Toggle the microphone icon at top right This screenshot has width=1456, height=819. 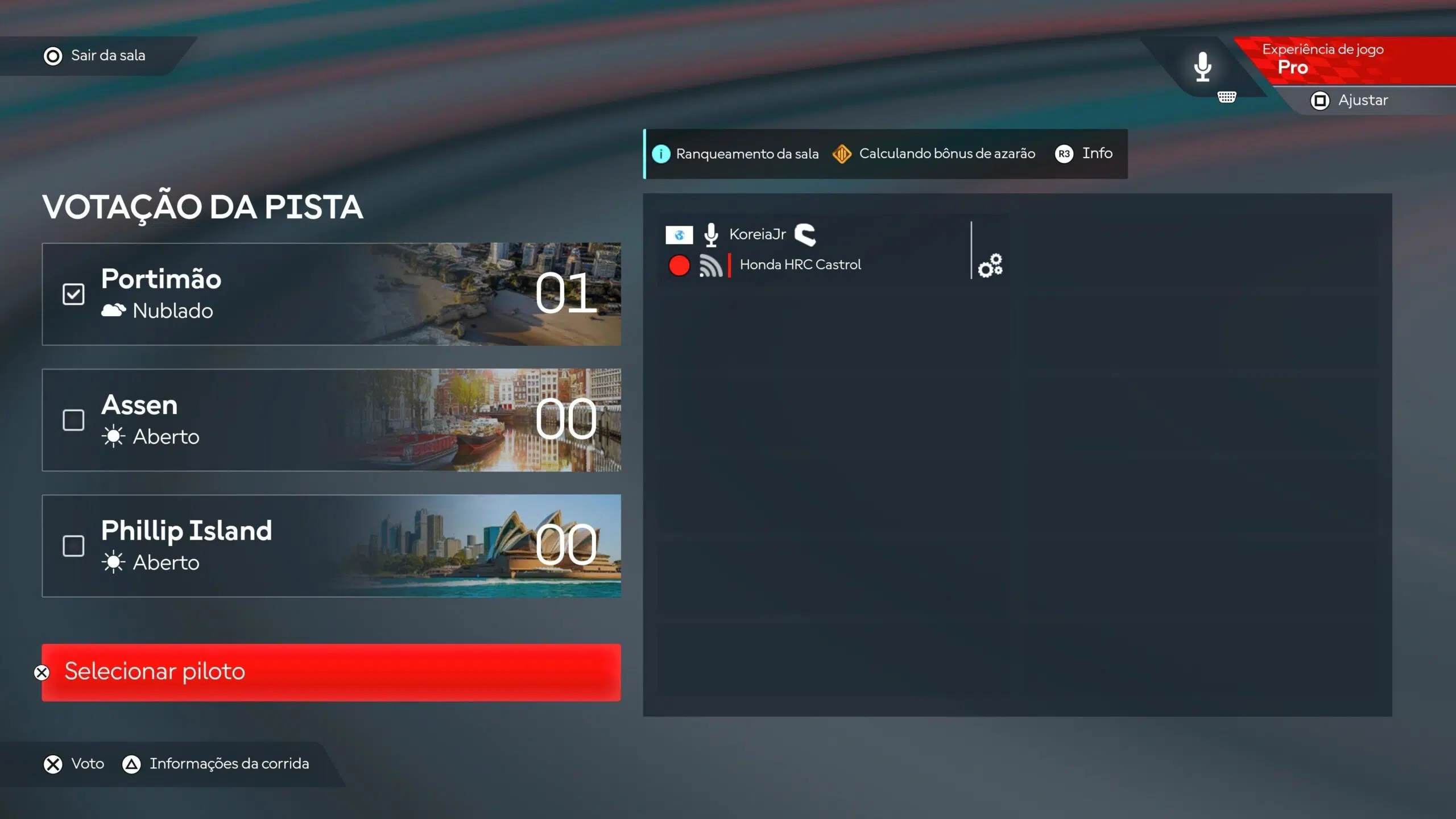(x=1202, y=67)
